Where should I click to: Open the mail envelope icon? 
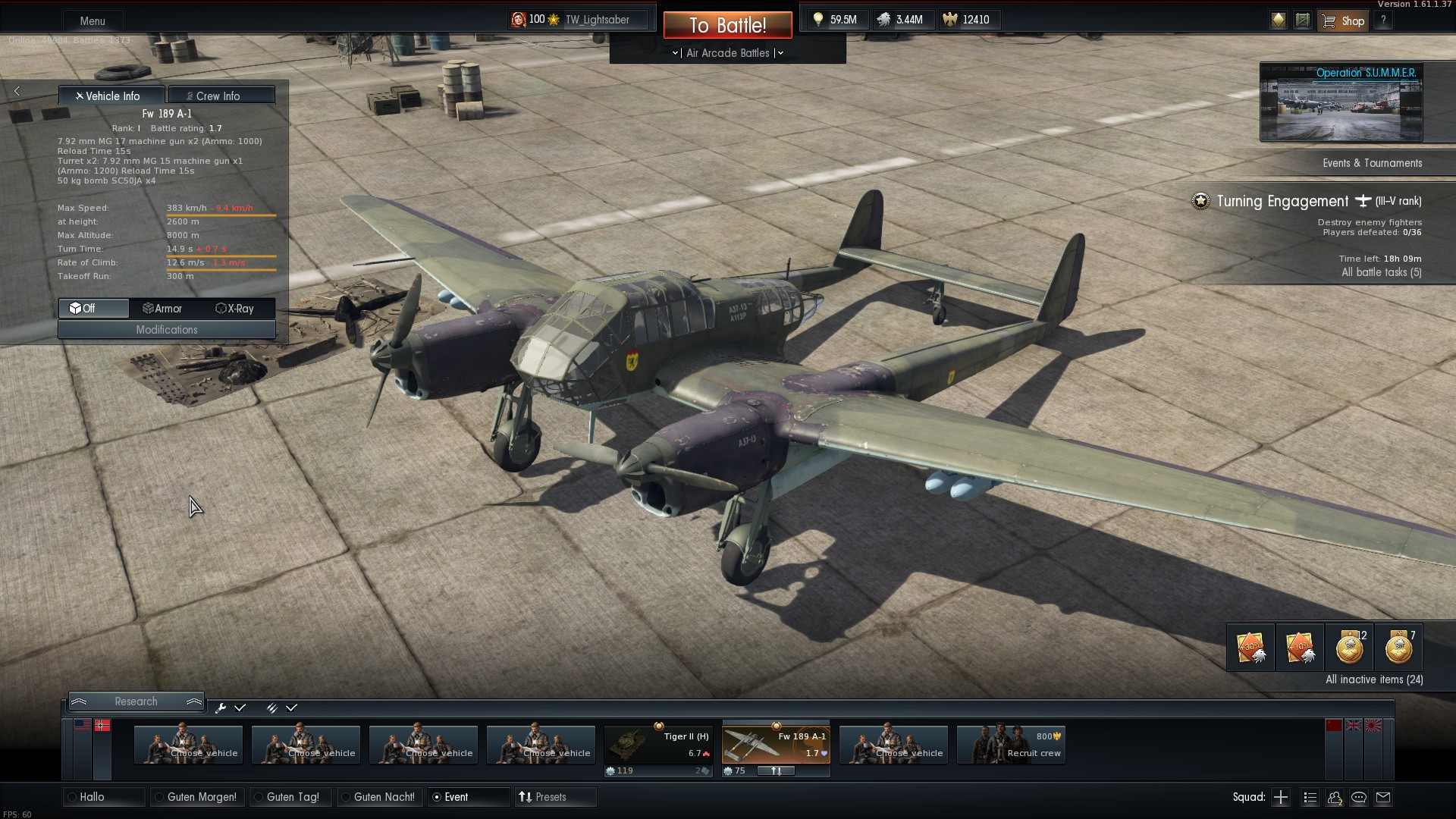1383,797
